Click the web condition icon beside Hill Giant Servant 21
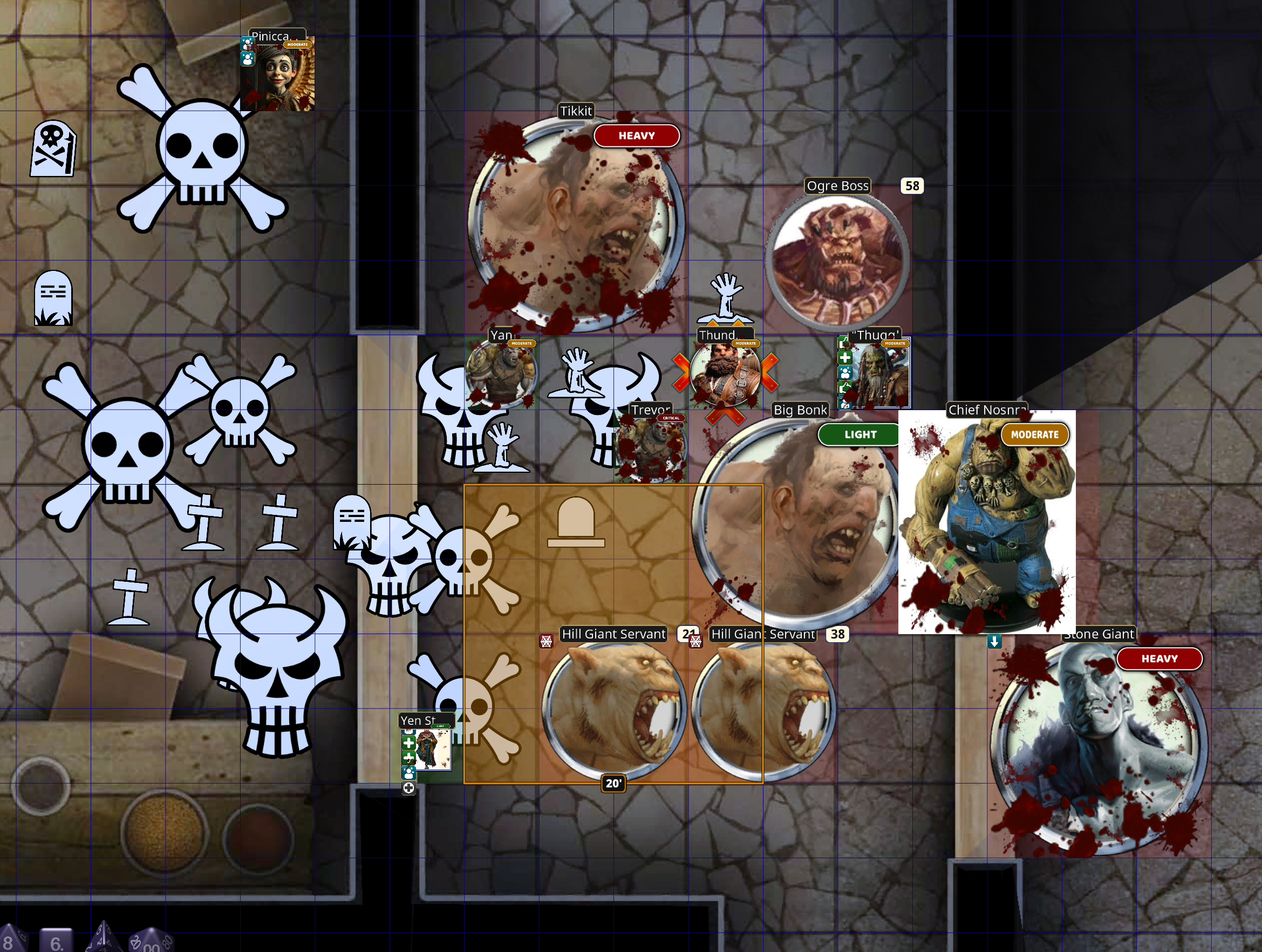The image size is (1262, 952). [547, 642]
